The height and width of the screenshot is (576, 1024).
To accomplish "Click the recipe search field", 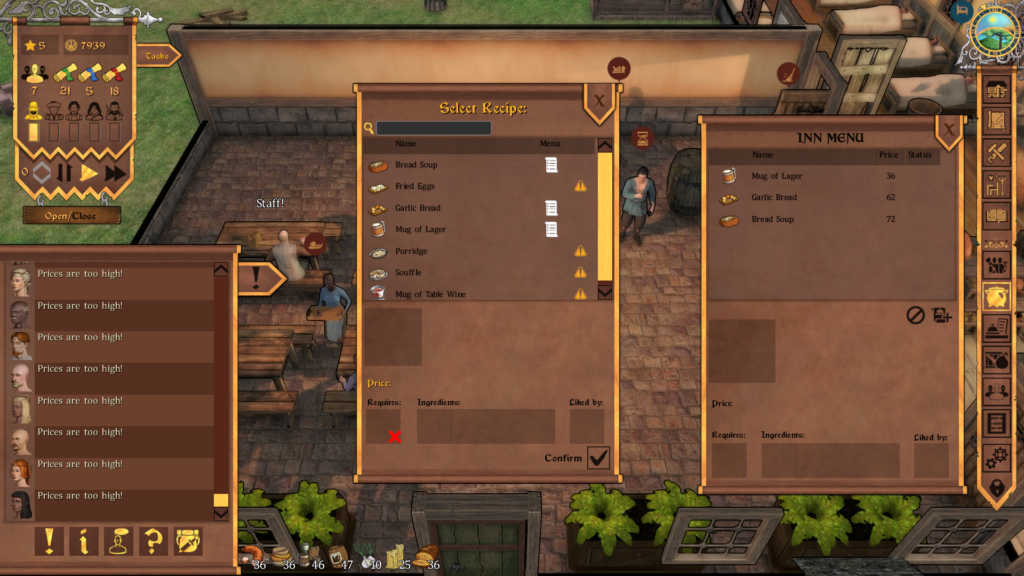I will [x=433, y=129].
